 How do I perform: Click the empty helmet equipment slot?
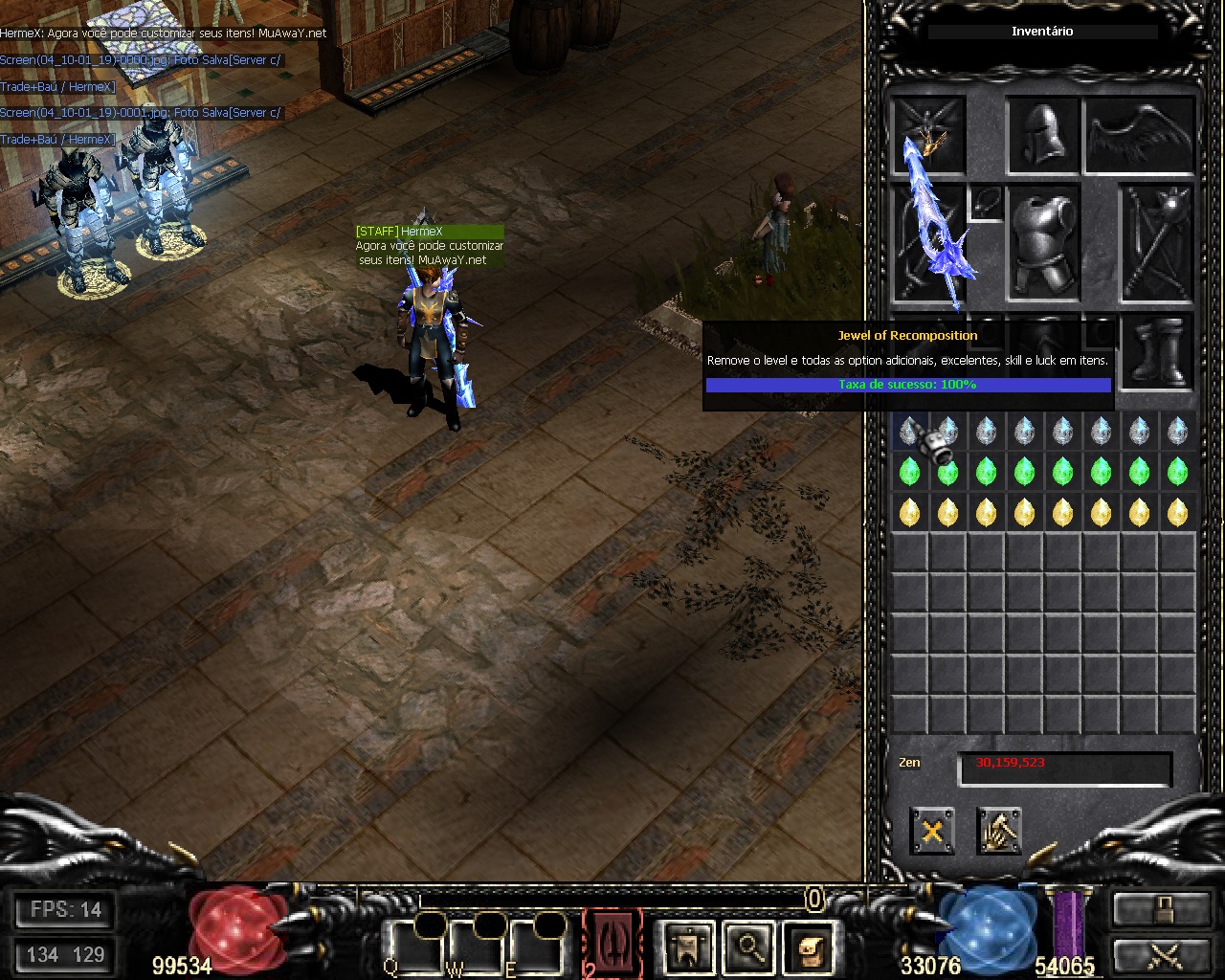coord(1043,136)
